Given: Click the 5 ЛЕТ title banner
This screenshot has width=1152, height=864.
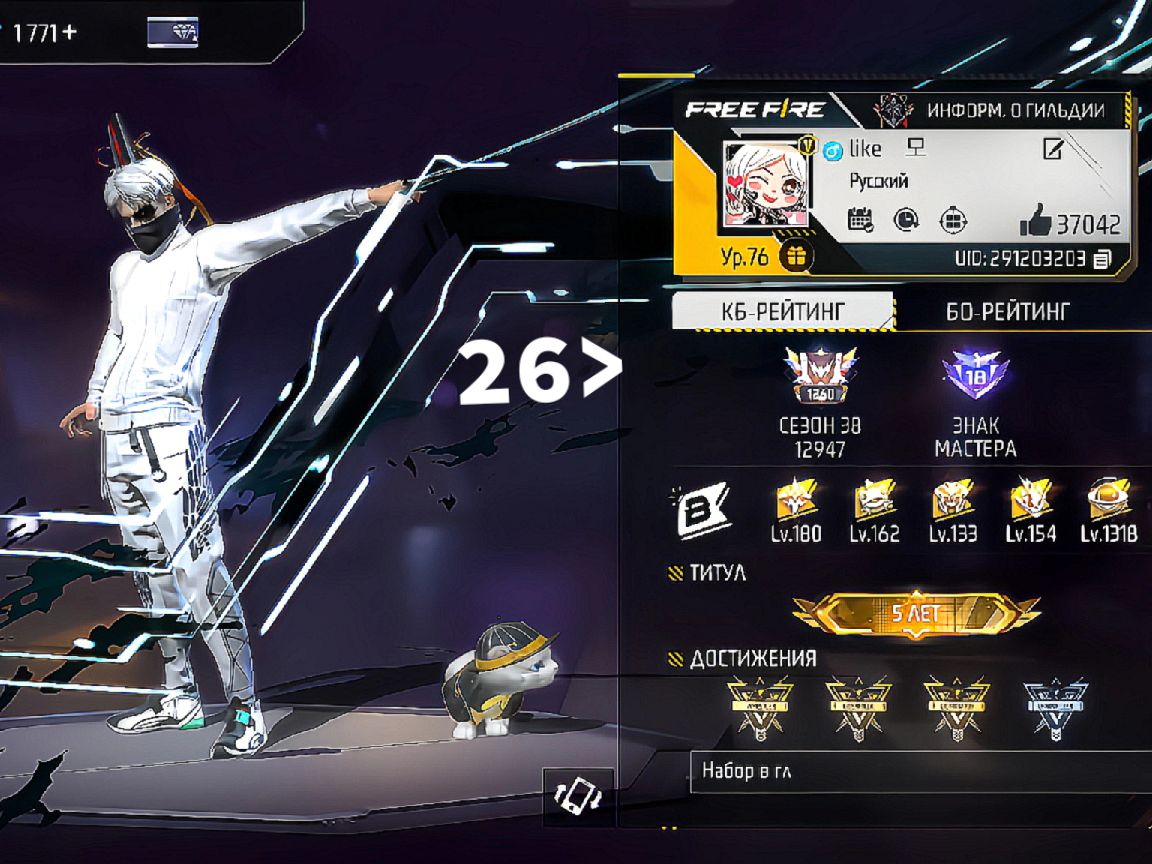Looking at the screenshot, I should pos(915,615).
